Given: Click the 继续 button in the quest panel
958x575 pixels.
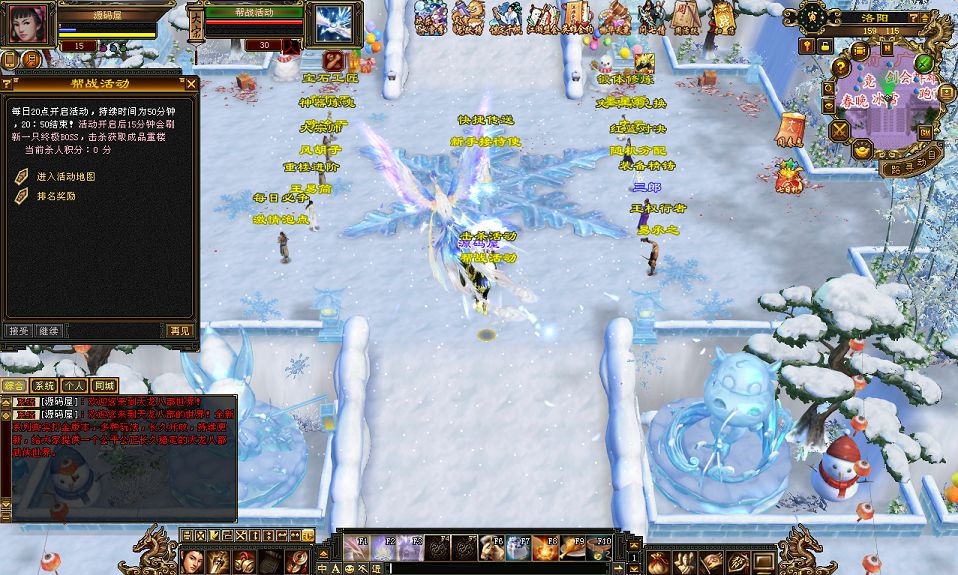Looking at the screenshot, I should tap(48, 330).
